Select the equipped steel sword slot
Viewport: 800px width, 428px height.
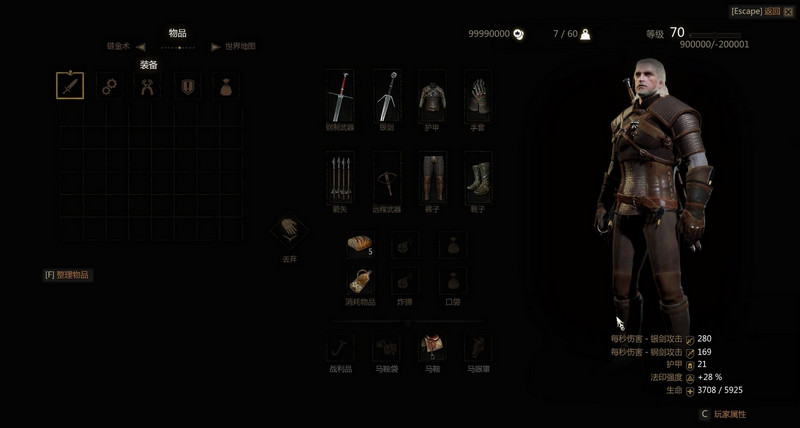341,97
